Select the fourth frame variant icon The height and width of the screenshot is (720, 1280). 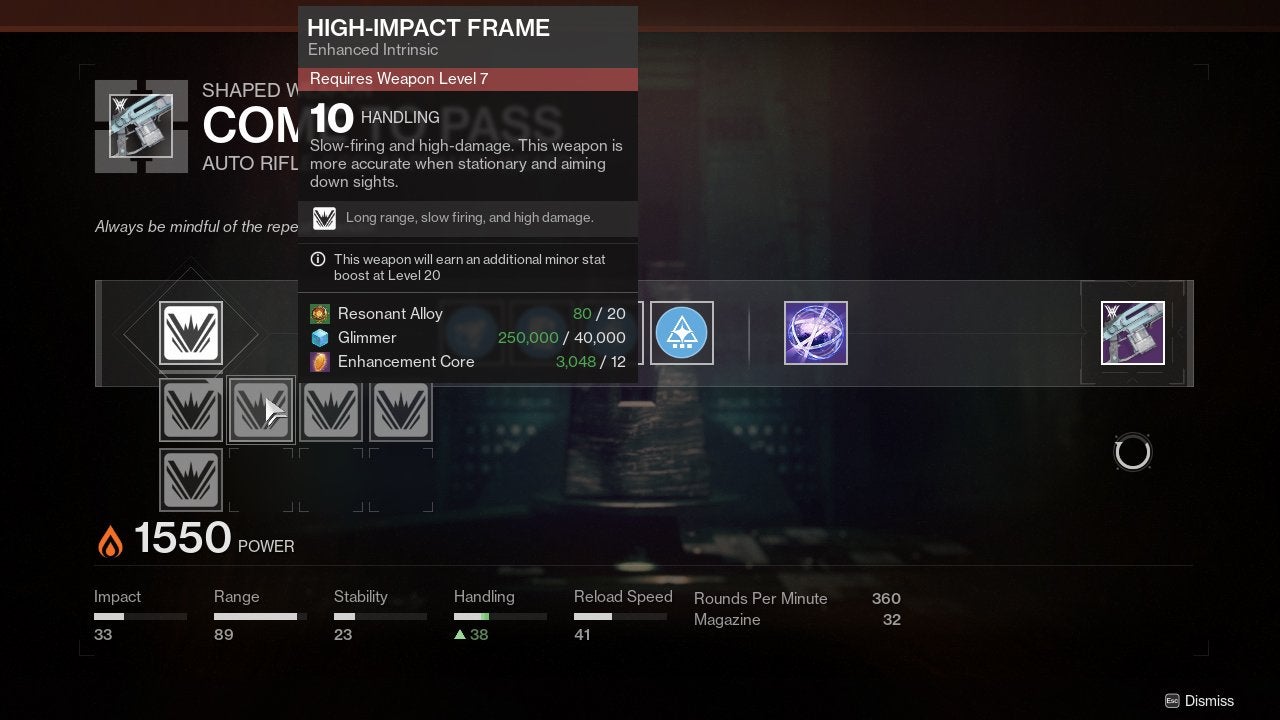tap(401, 410)
